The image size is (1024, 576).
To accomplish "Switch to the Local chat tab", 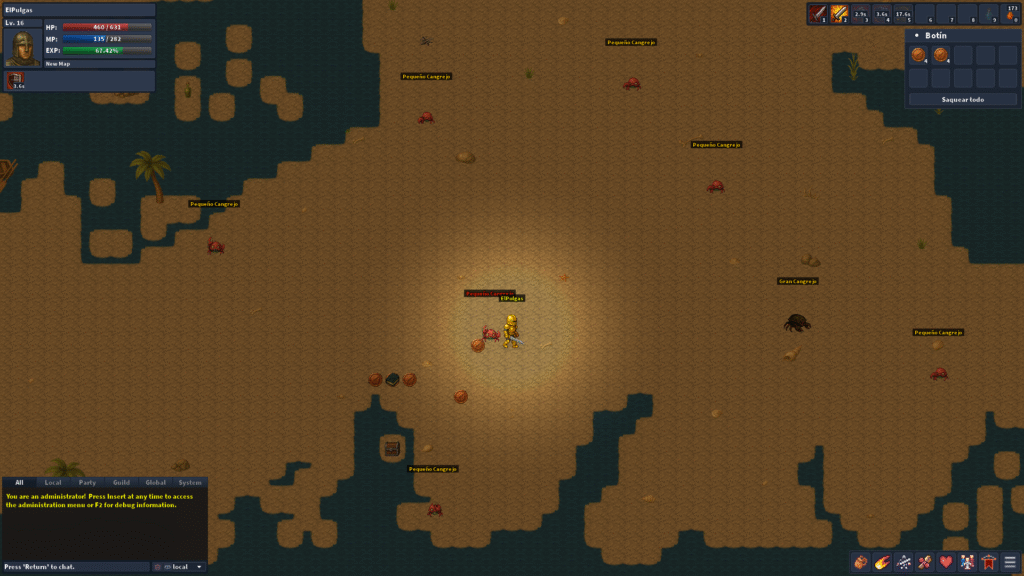I will click(53, 483).
